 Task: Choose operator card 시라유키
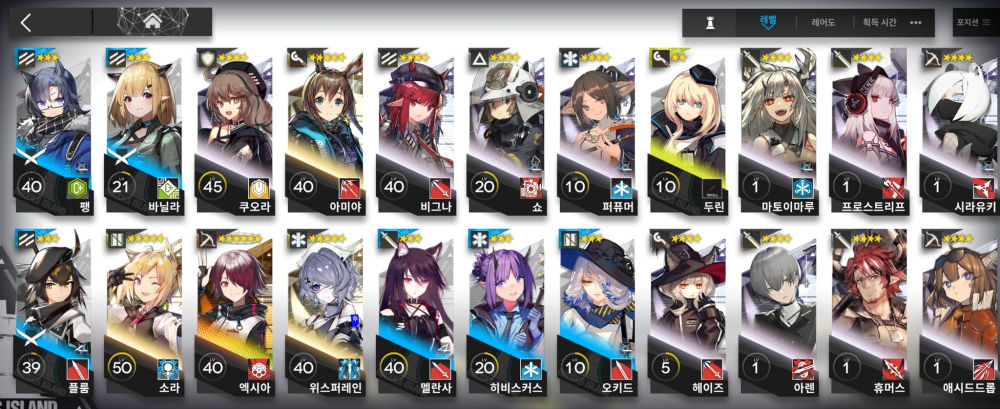point(958,130)
